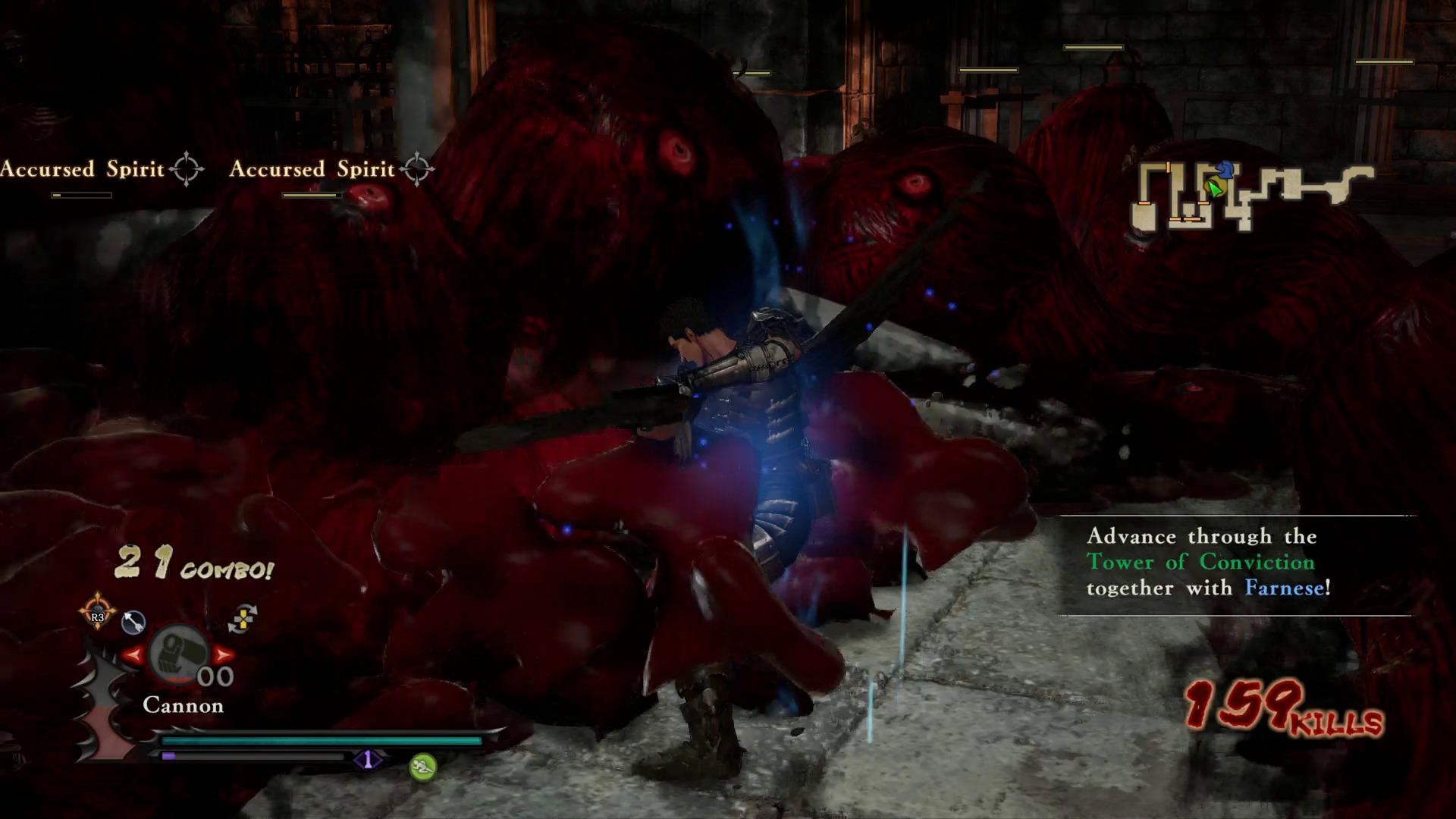
Task: Click the yellow d-pad swap icon
Action: click(x=243, y=619)
